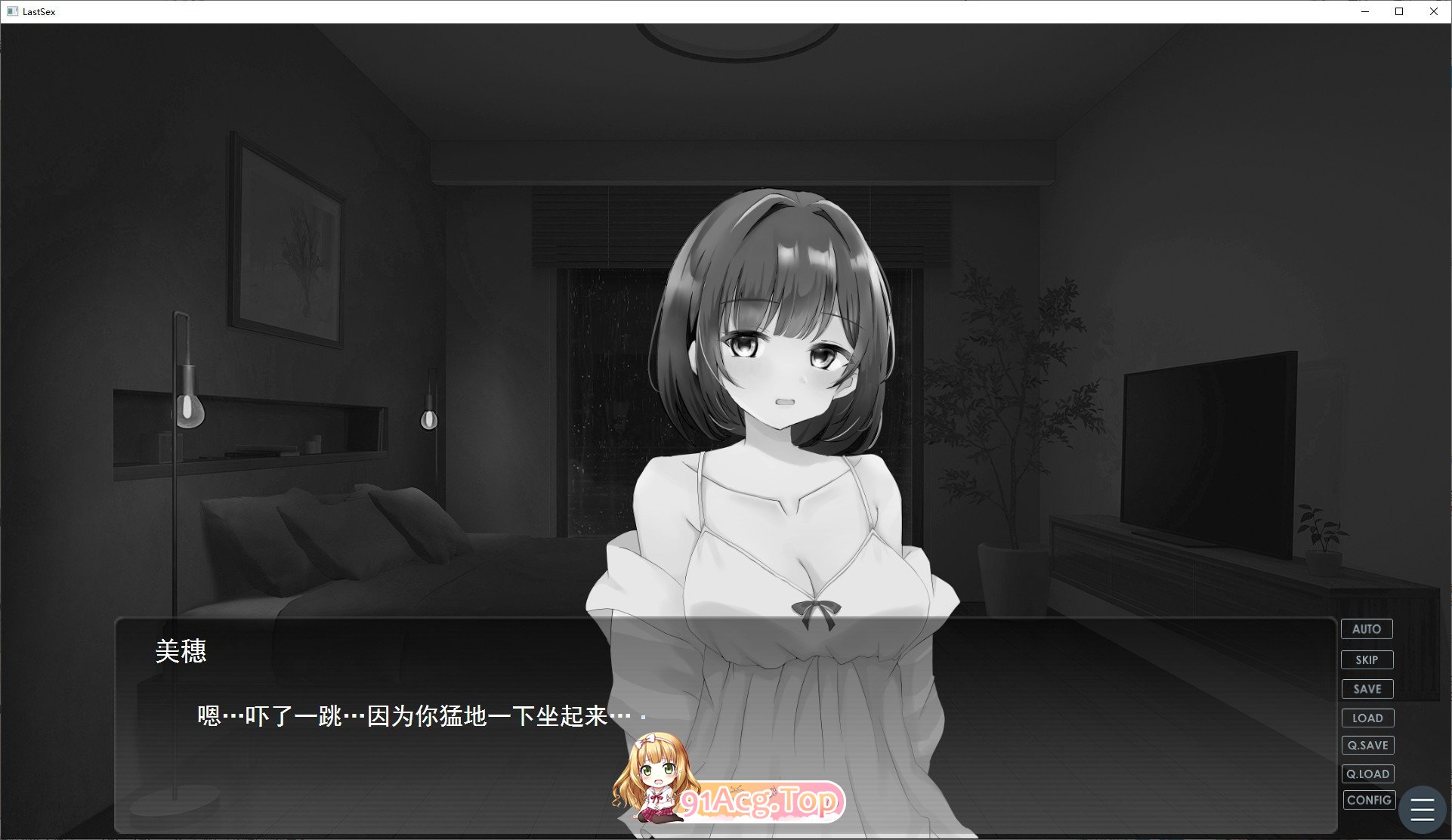Open the CONFIG settings menu
Image resolution: width=1452 pixels, height=840 pixels.
[x=1368, y=800]
